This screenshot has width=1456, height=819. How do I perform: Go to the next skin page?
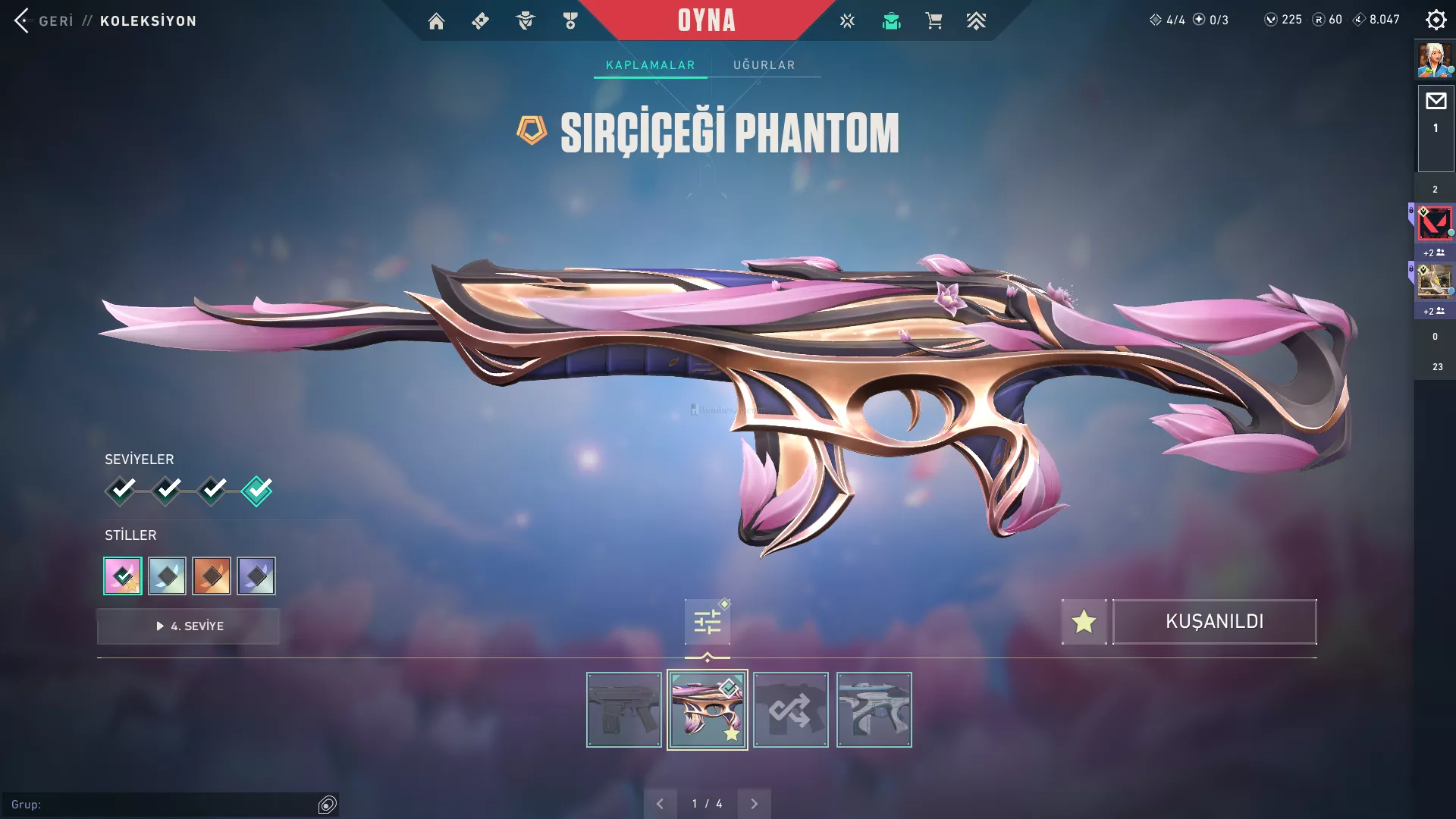754,804
